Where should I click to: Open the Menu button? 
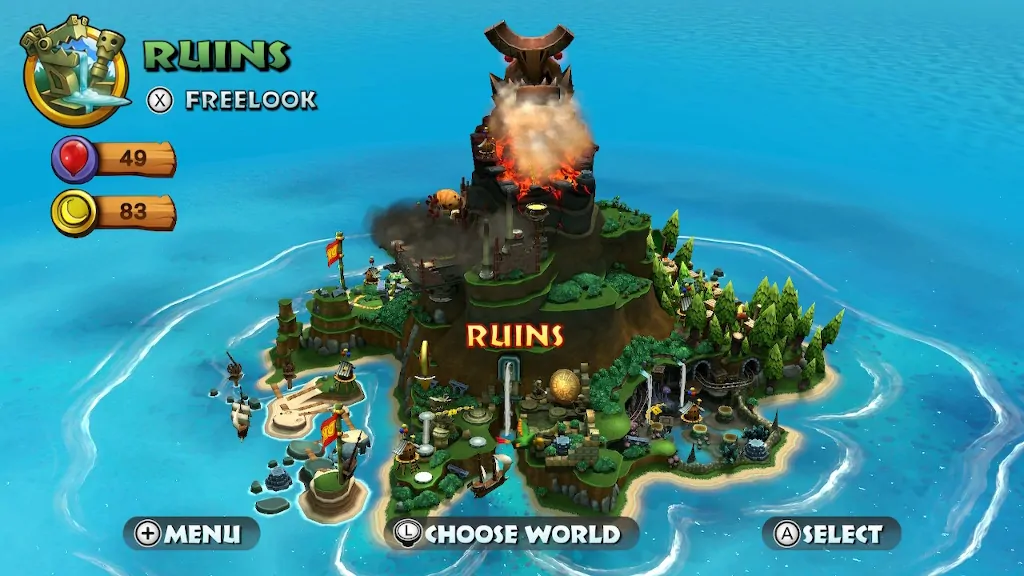(x=191, y=533)
